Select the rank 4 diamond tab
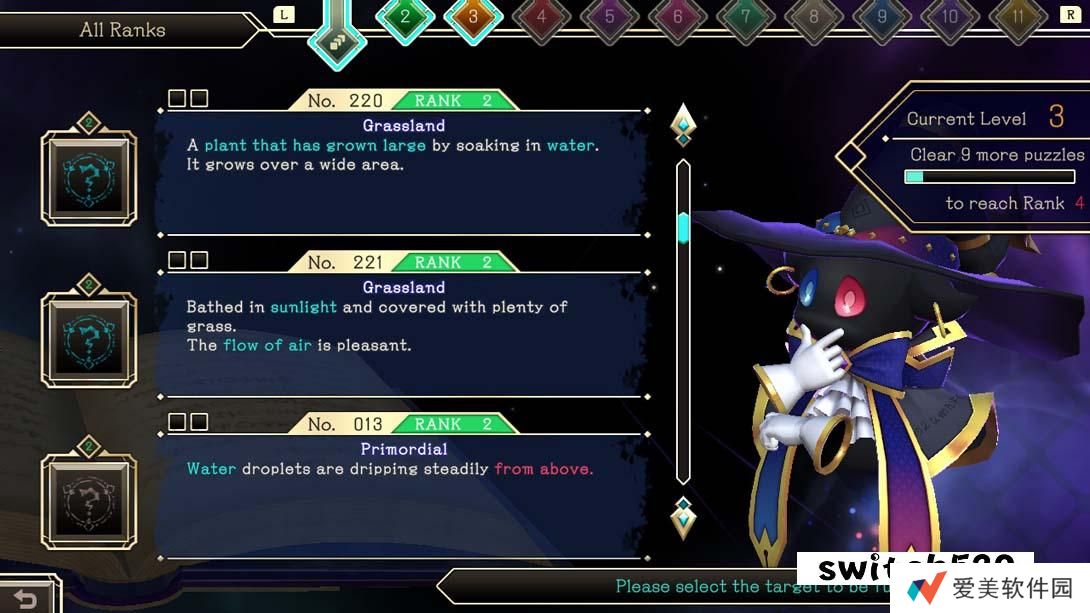The height and width of the screenshot is (613, 1090). tap(541, 16)
